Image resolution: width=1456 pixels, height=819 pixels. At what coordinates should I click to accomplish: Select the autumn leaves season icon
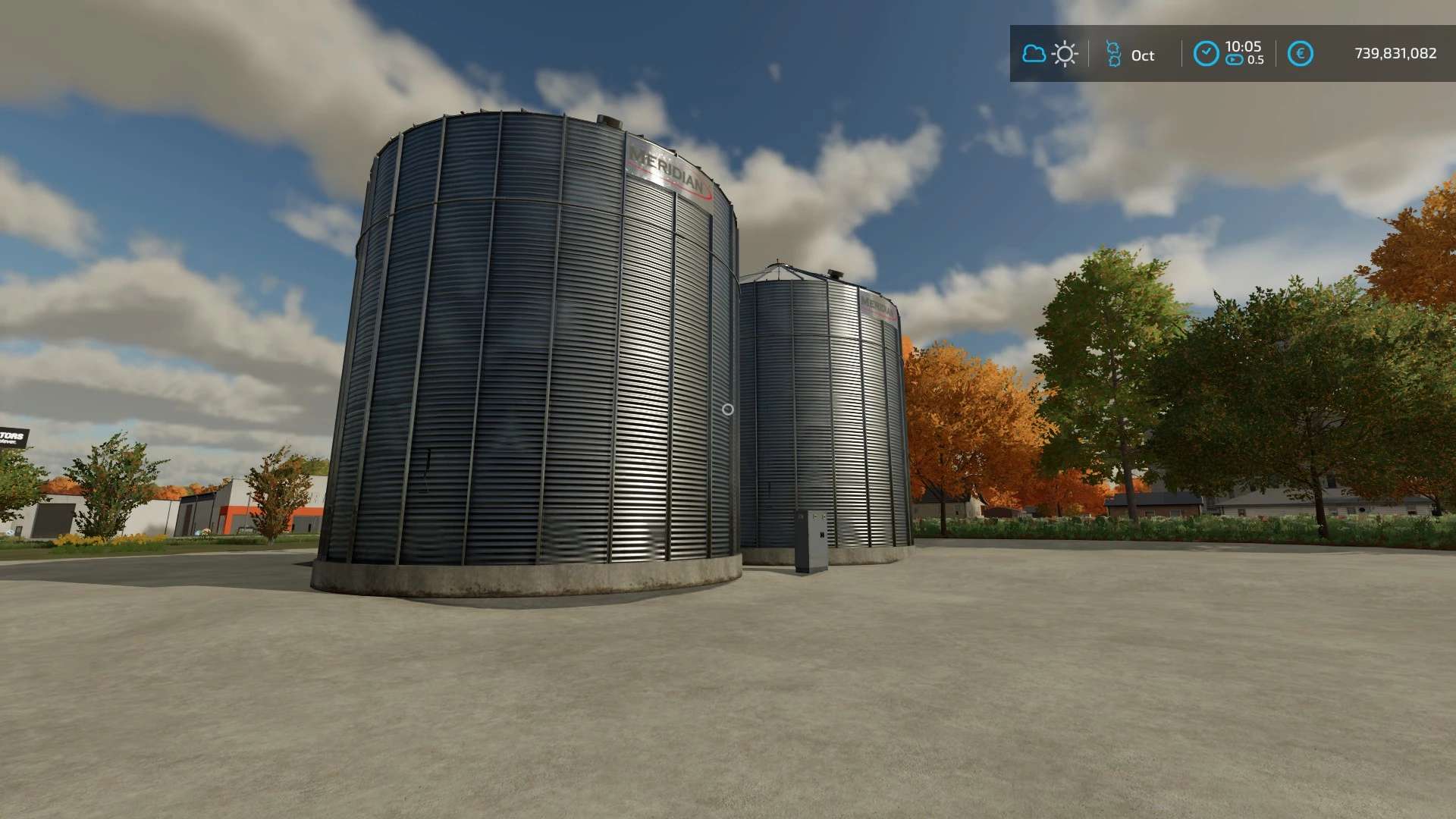click(x=1113, y=54)
